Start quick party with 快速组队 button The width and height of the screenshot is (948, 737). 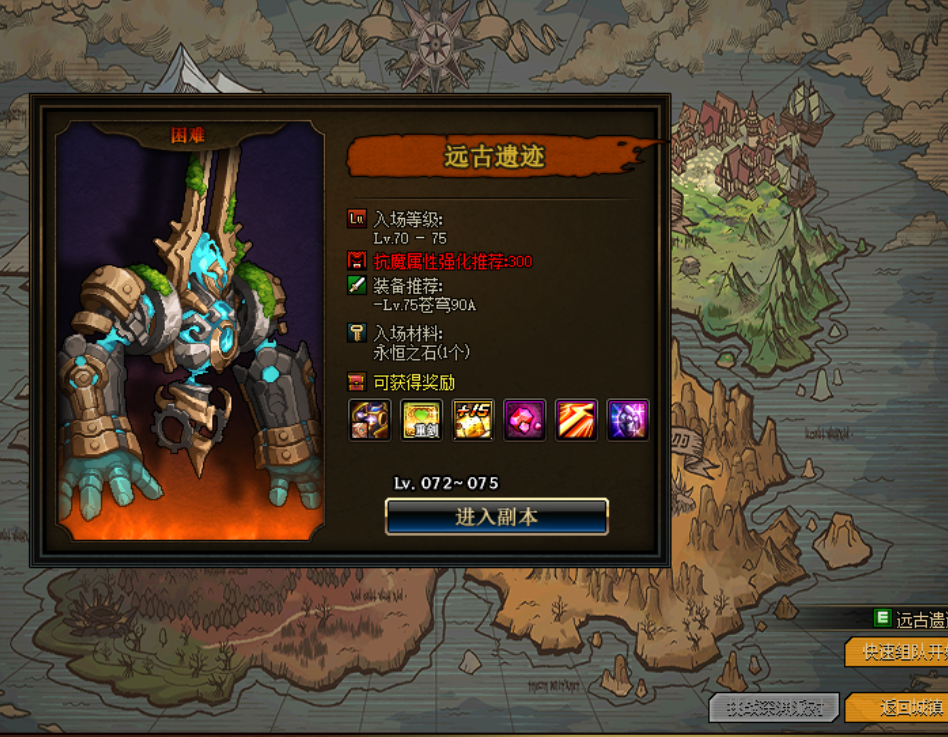897,652
